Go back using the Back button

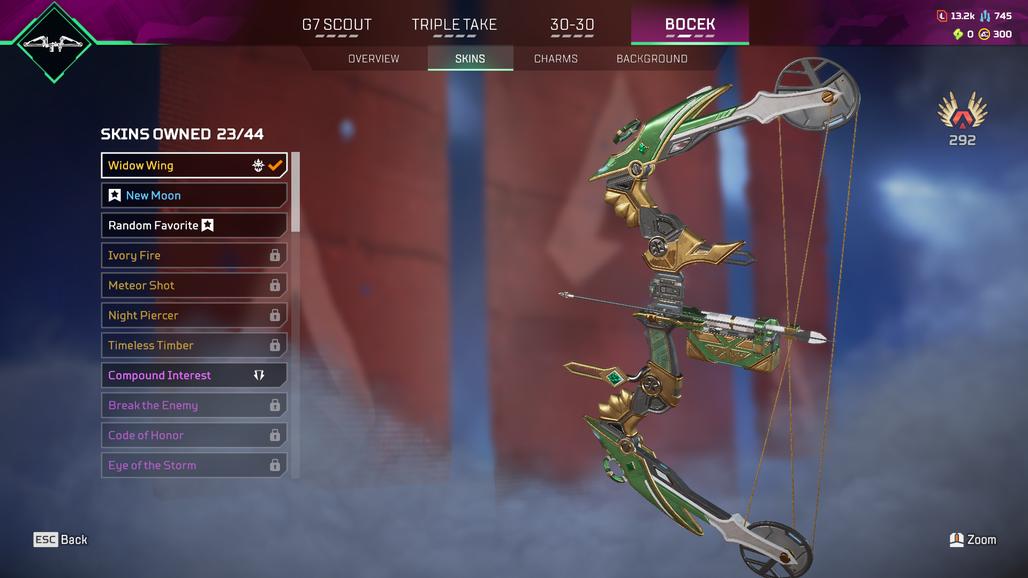click(62, 540)
